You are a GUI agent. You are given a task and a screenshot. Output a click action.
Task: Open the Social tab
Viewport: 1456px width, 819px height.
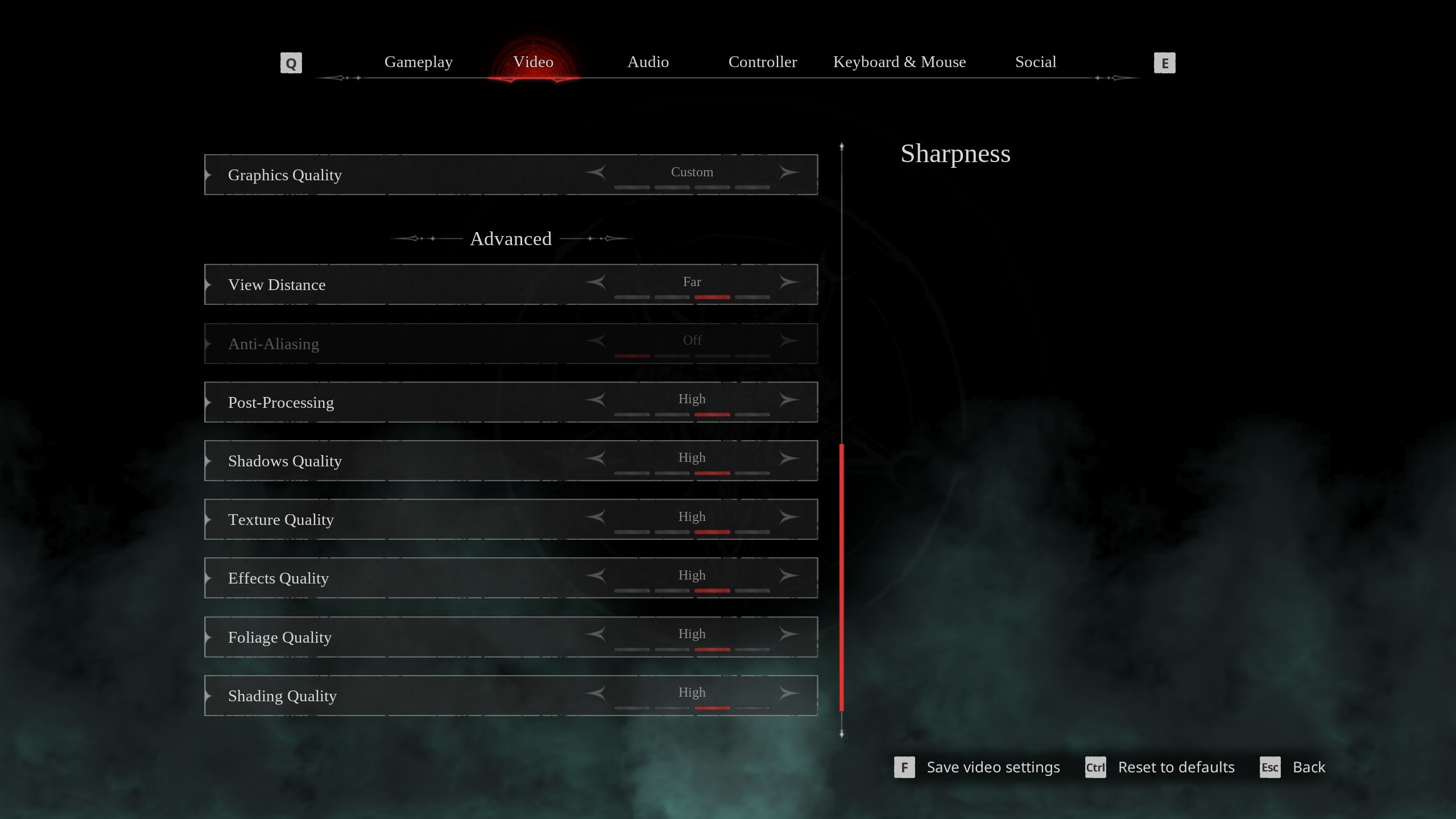(1035, 62)
